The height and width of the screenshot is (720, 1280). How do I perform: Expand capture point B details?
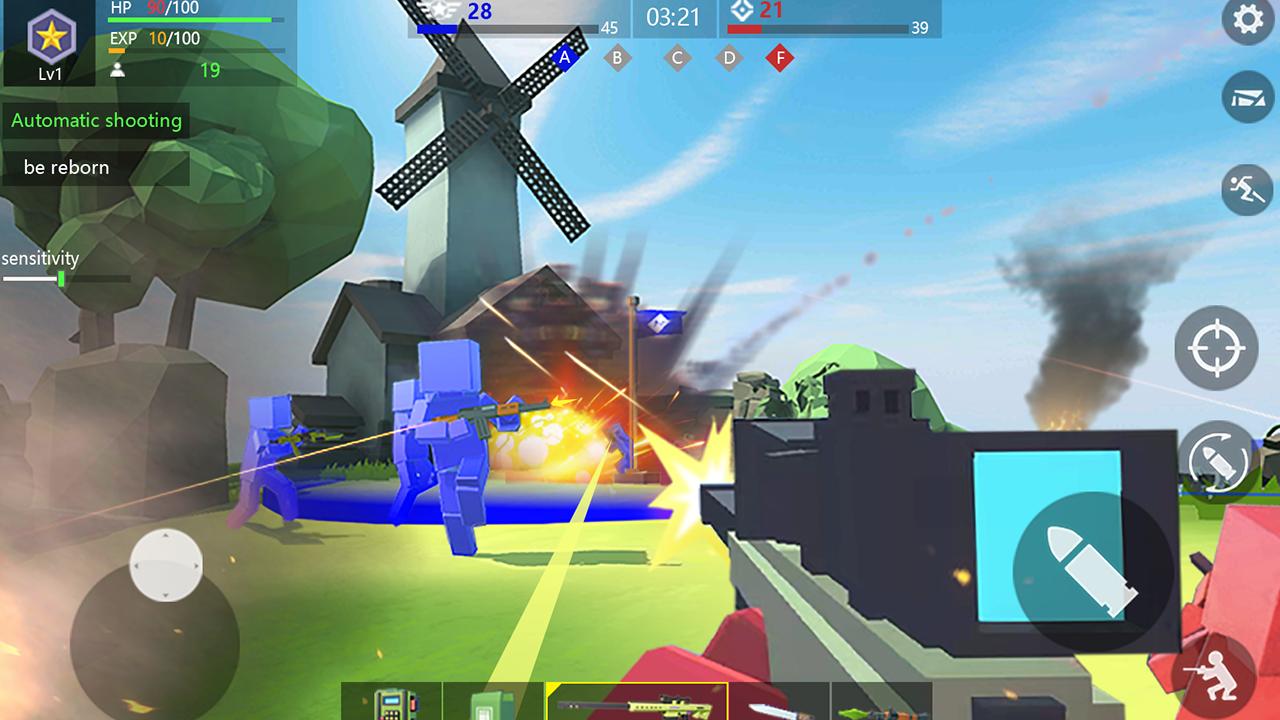click(x=617, y=58)
